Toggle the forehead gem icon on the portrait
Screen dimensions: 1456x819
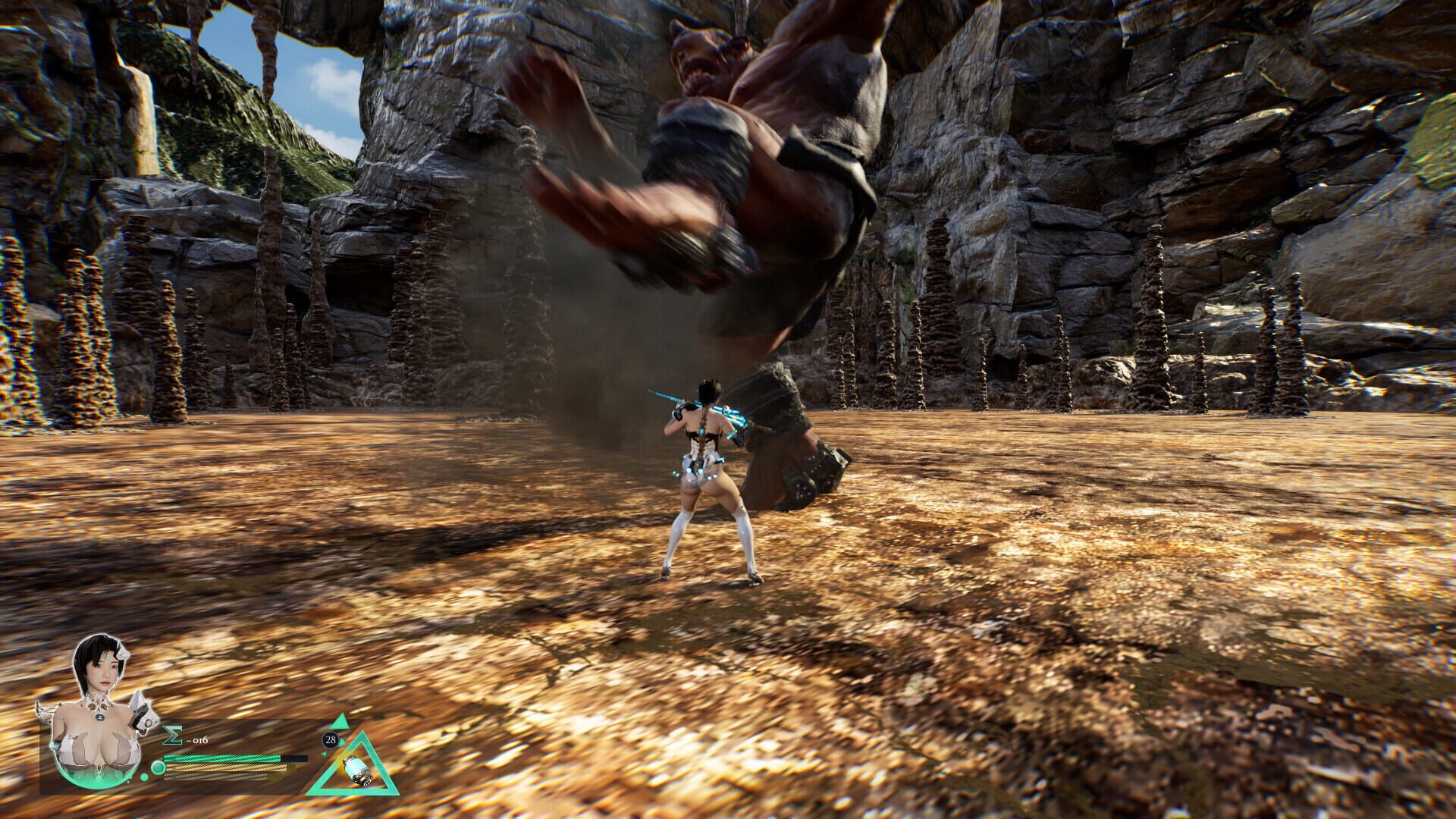pos(108,657)
